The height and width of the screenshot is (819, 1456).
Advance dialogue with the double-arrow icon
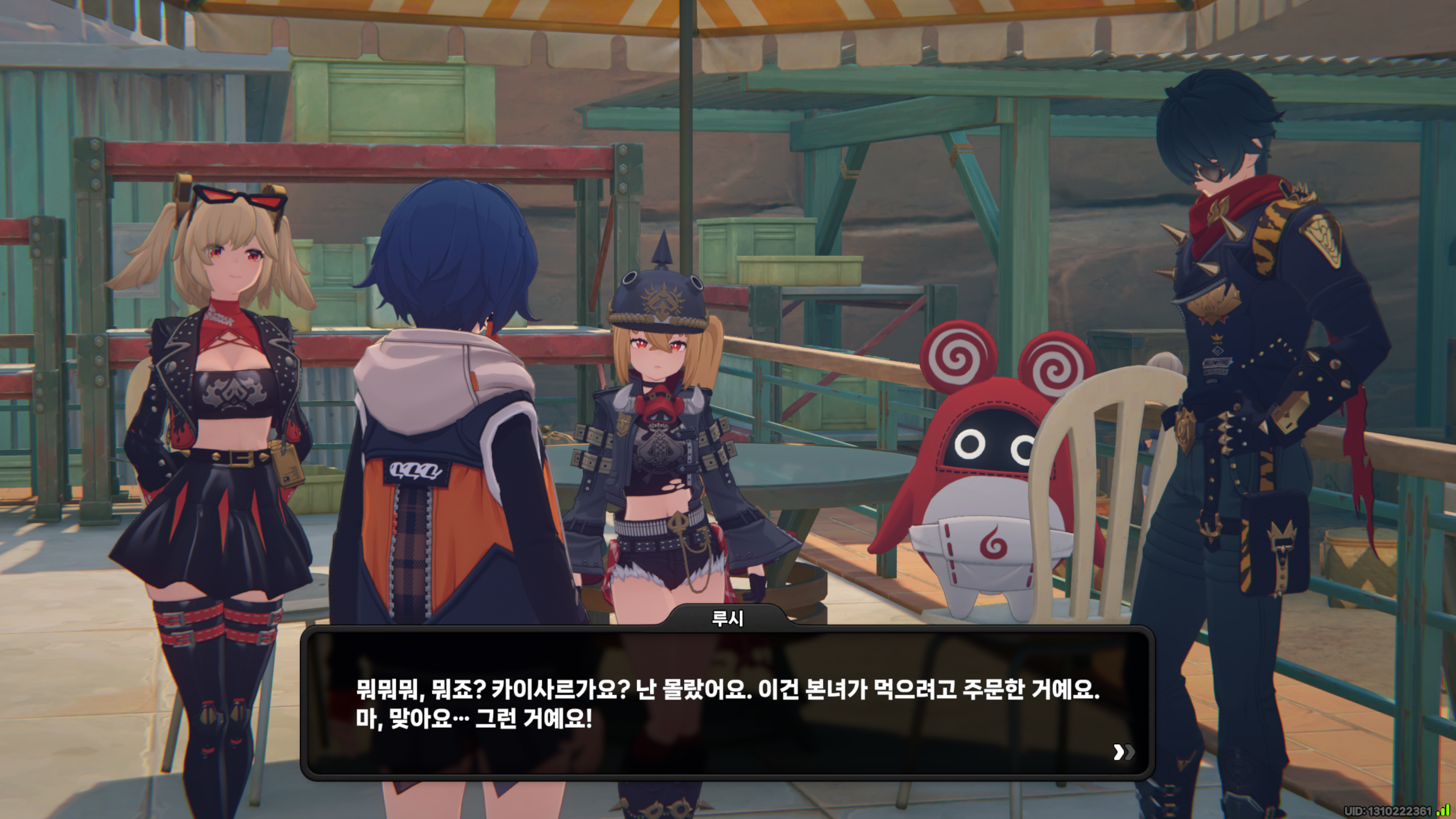tap(1123, 752)
